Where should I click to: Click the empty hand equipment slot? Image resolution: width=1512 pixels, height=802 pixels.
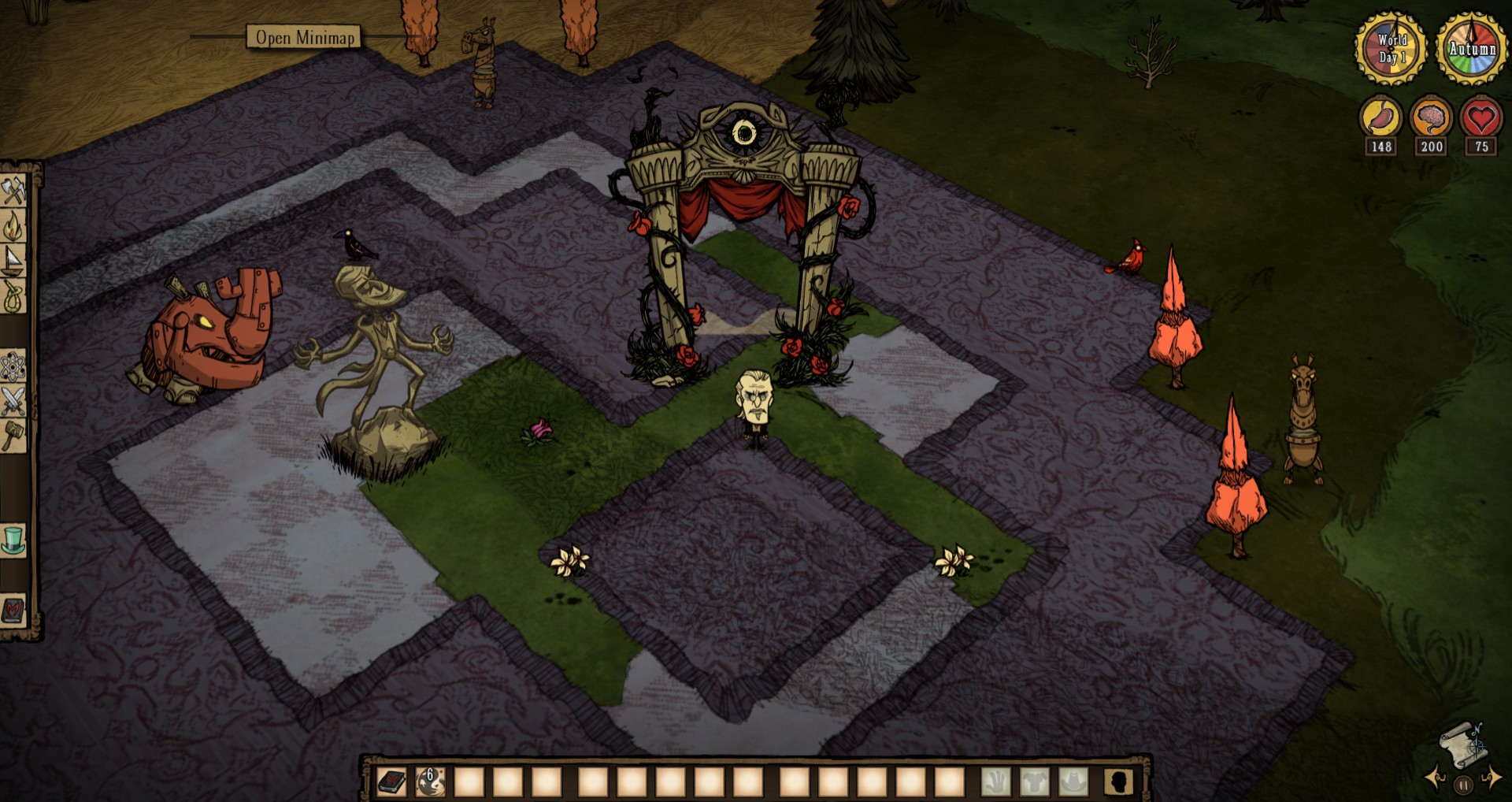point(996,782)
